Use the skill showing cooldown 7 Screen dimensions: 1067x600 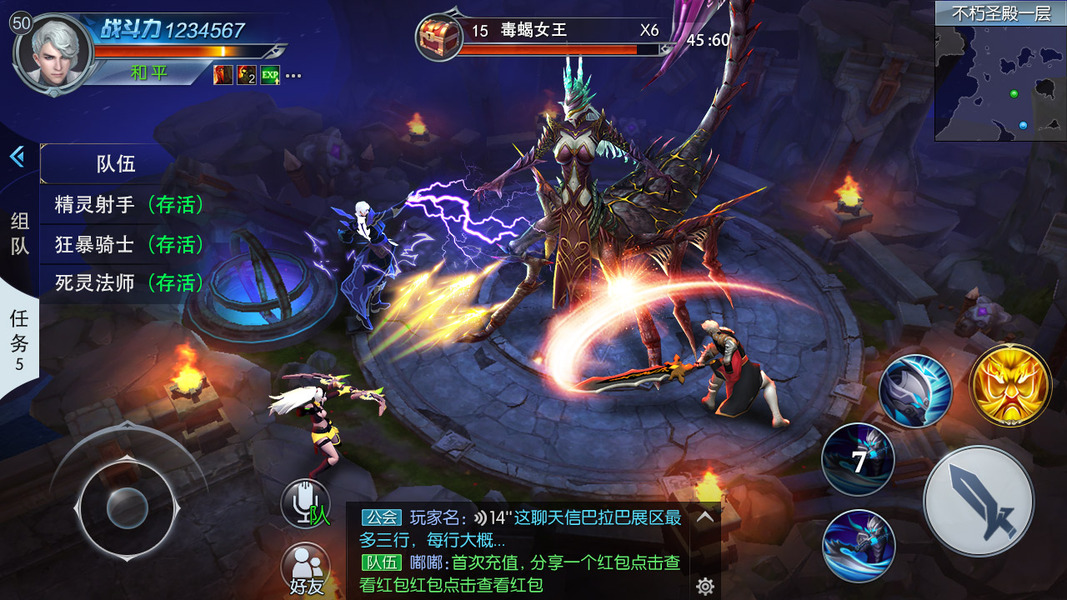click(x=857, y=461)
